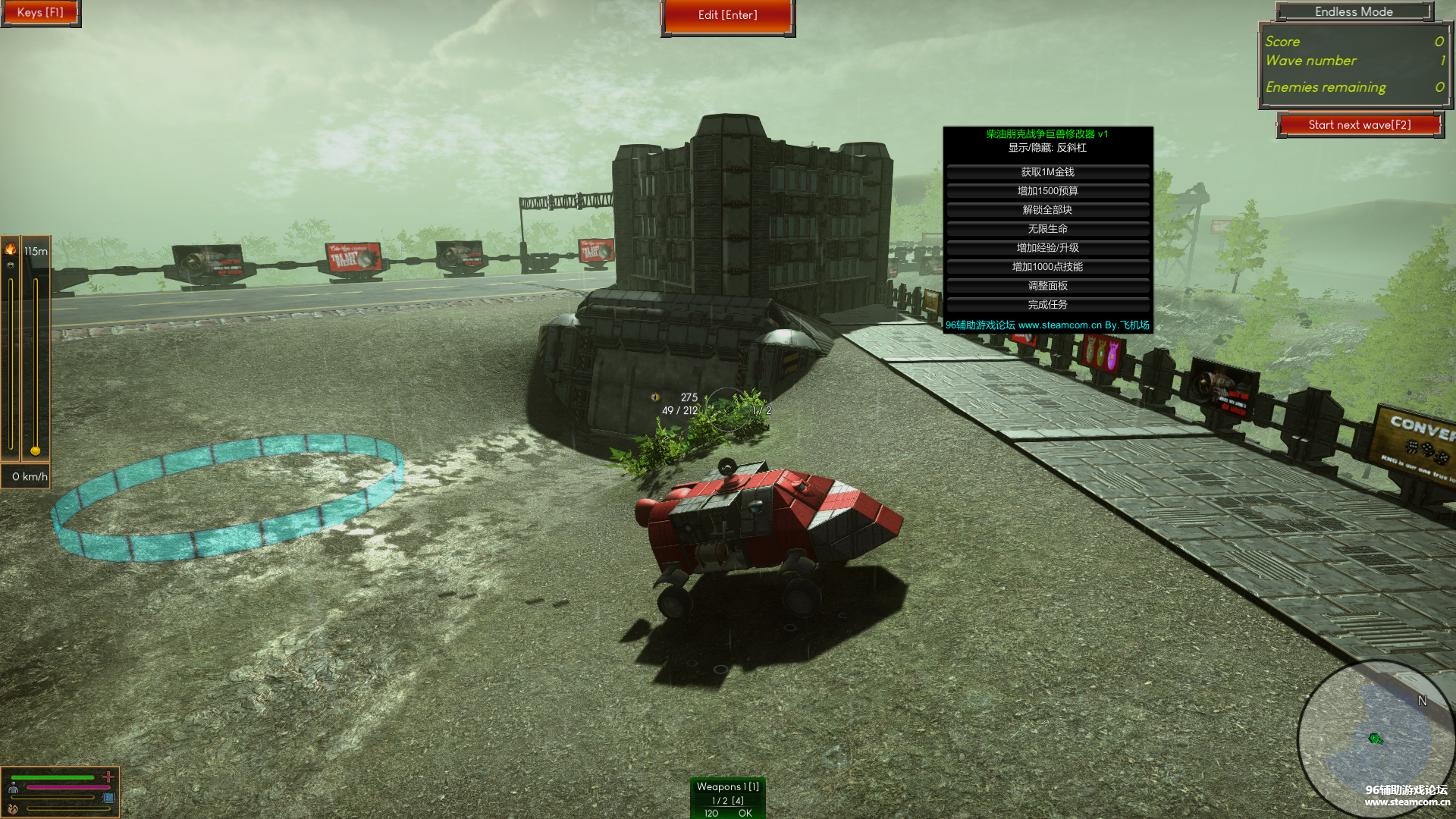Click the trainer's 获取1M金钱 option
1456x819 pixels.
pos(1047,172)
